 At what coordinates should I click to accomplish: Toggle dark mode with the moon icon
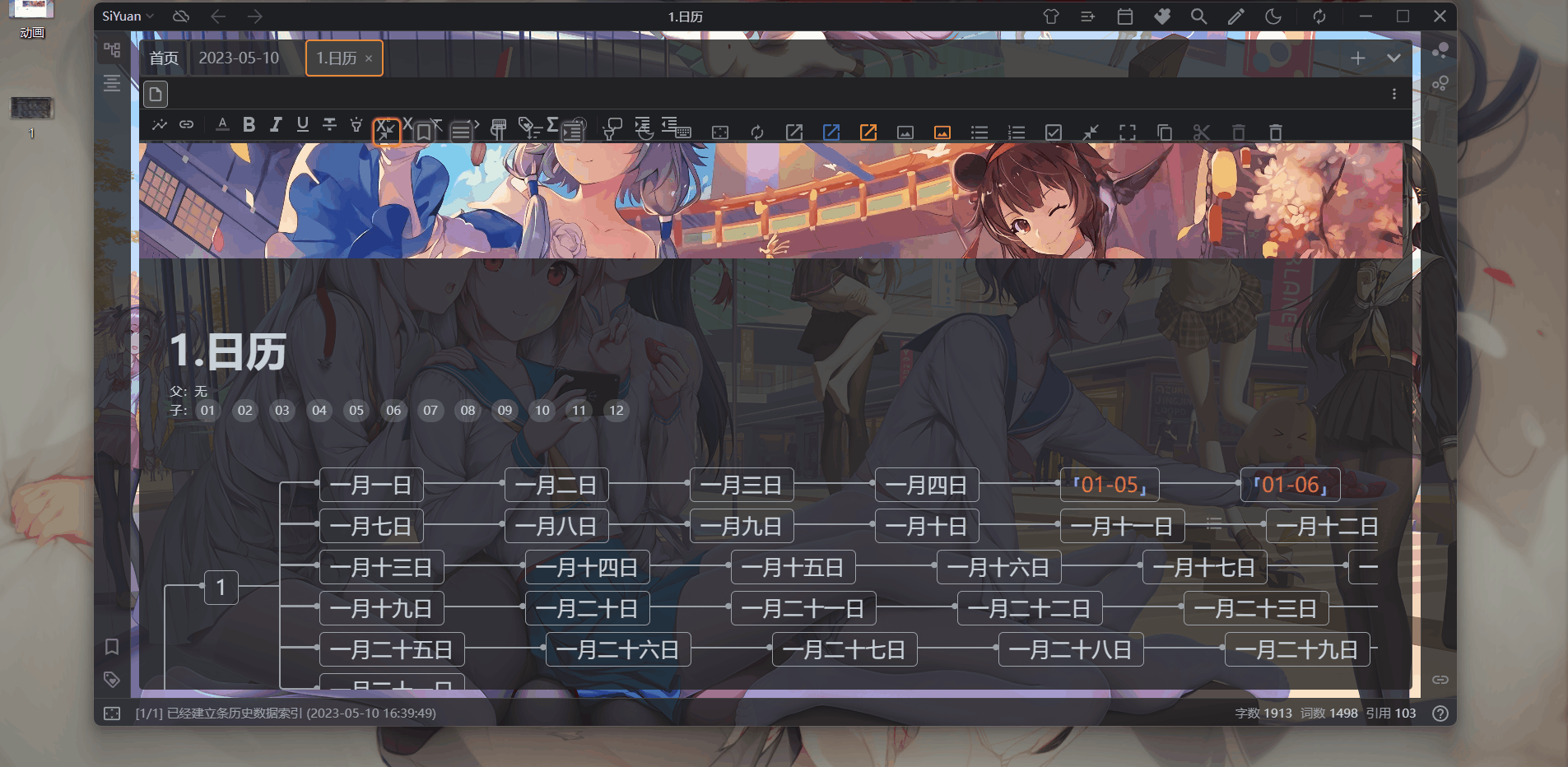[1273, 16]
